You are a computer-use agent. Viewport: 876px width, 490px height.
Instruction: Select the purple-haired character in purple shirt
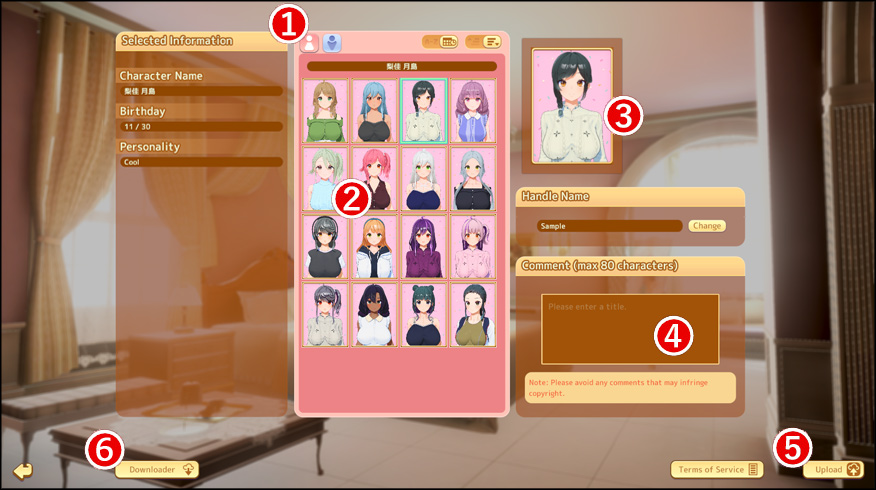pos(423,247)
